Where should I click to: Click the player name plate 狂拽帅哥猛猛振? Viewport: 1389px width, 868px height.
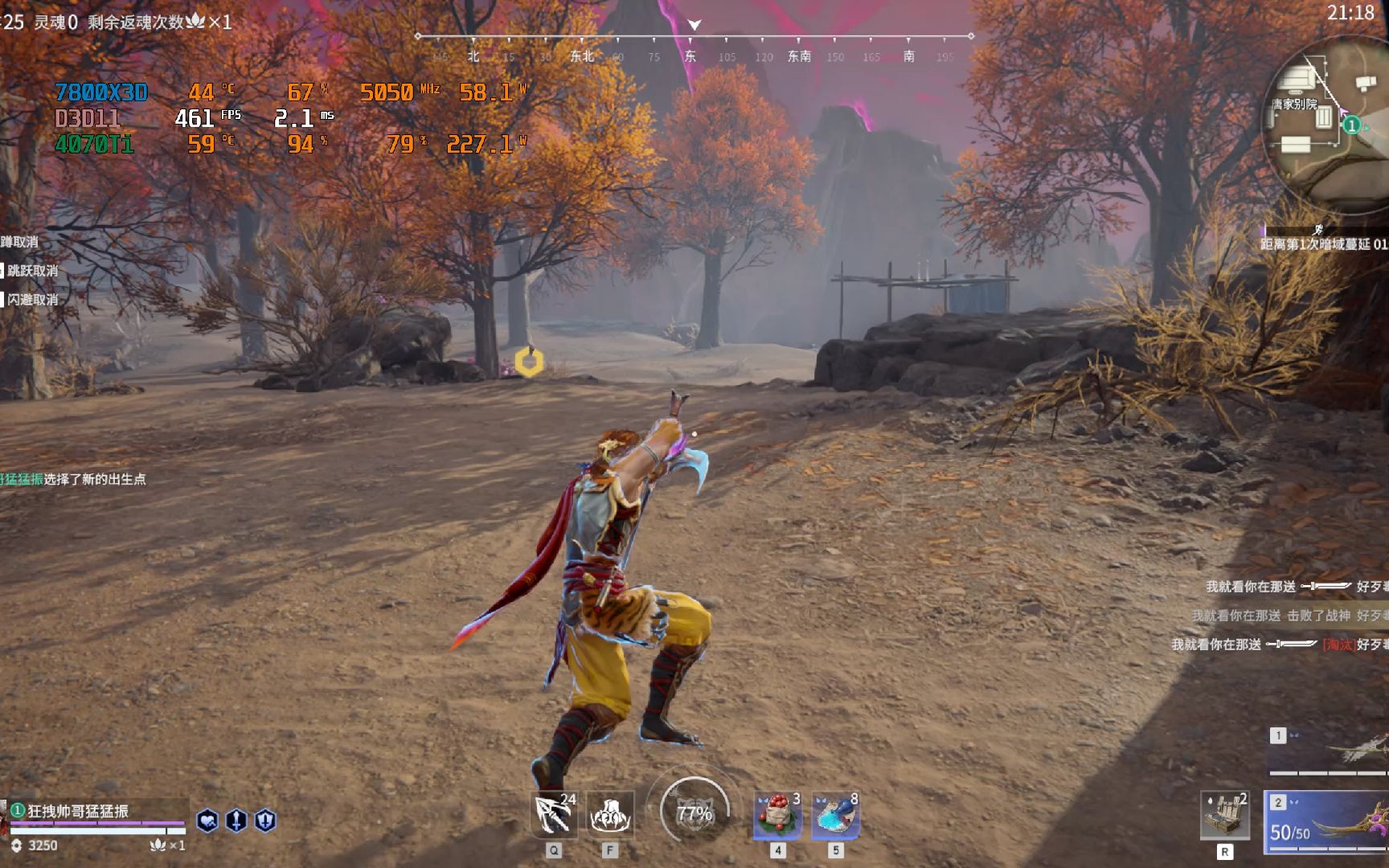click(78, 811)
